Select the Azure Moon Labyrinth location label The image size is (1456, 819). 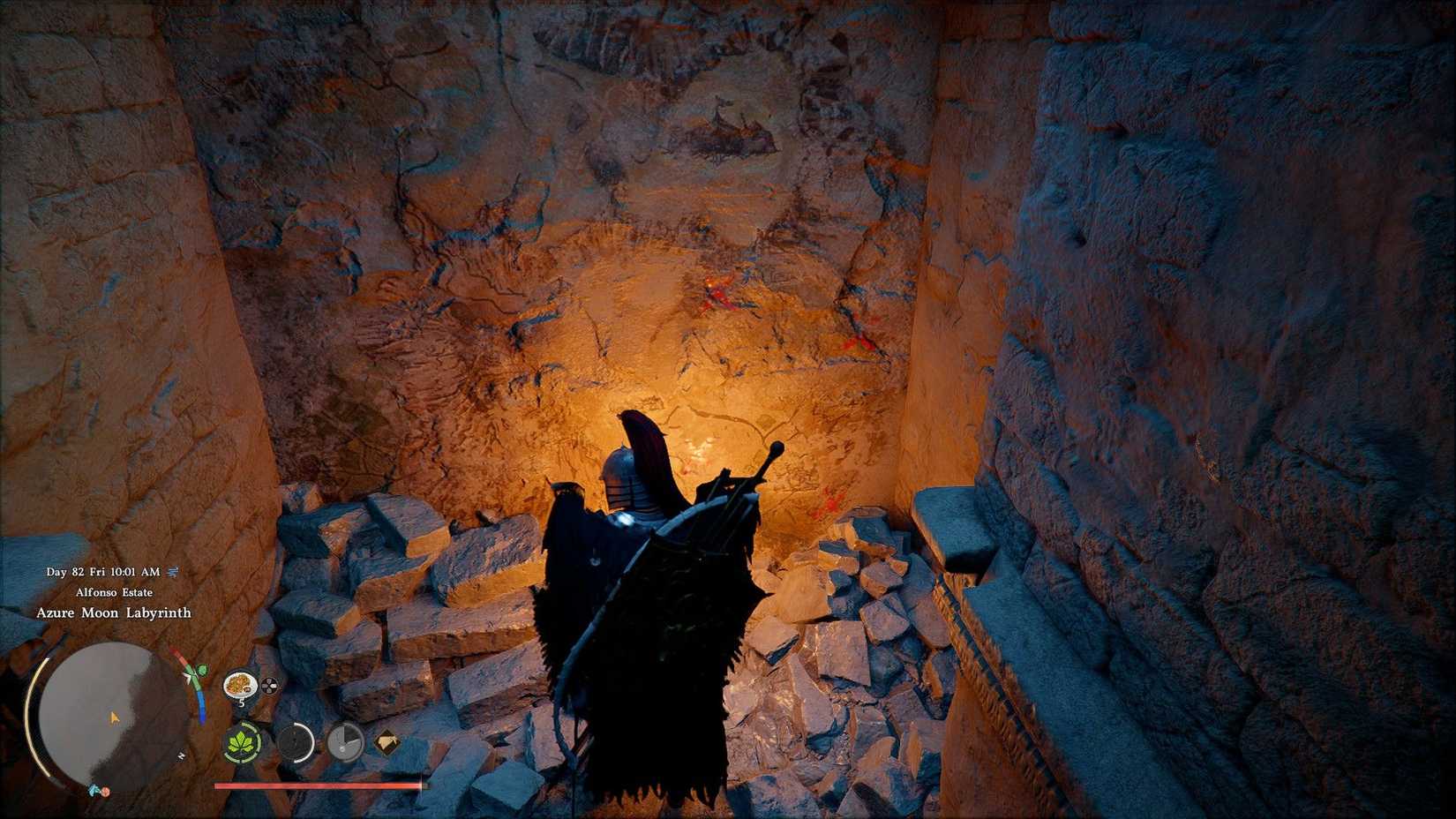114,613
